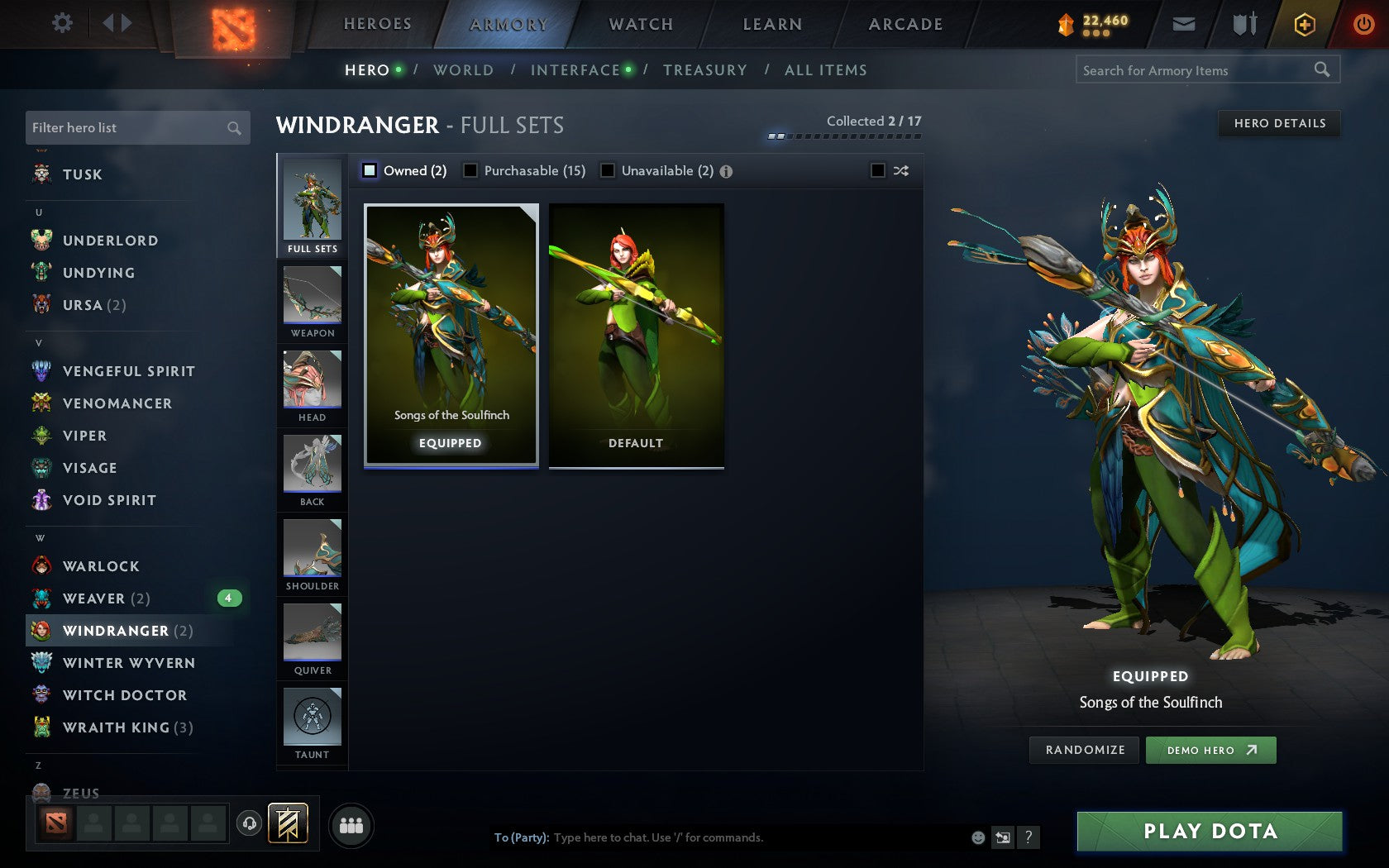Check the Unavailable items filter
This screenshot has width=1389, height=868.
[x=609, y=171]
